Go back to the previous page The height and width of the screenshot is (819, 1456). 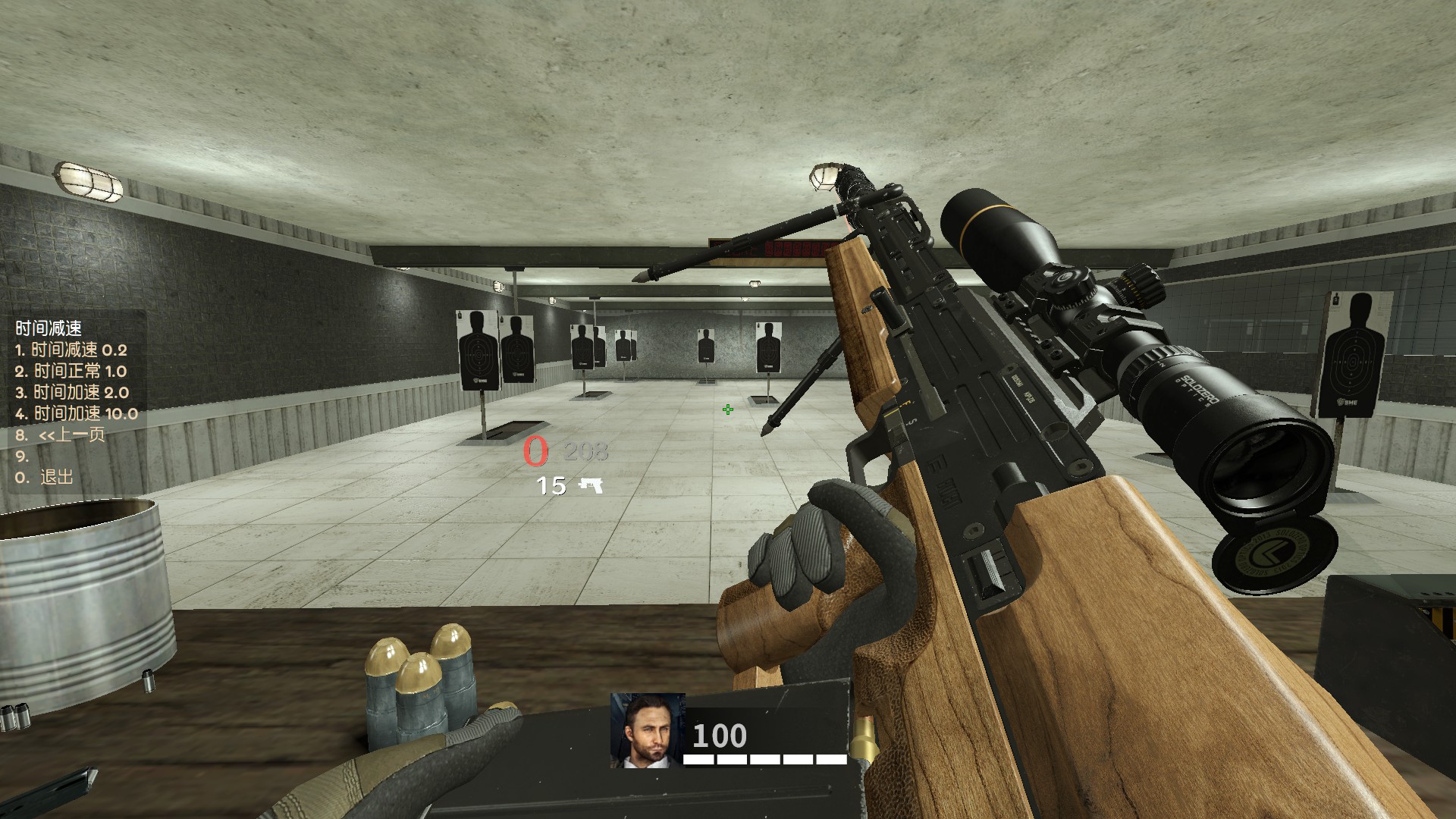coord(61,435)
